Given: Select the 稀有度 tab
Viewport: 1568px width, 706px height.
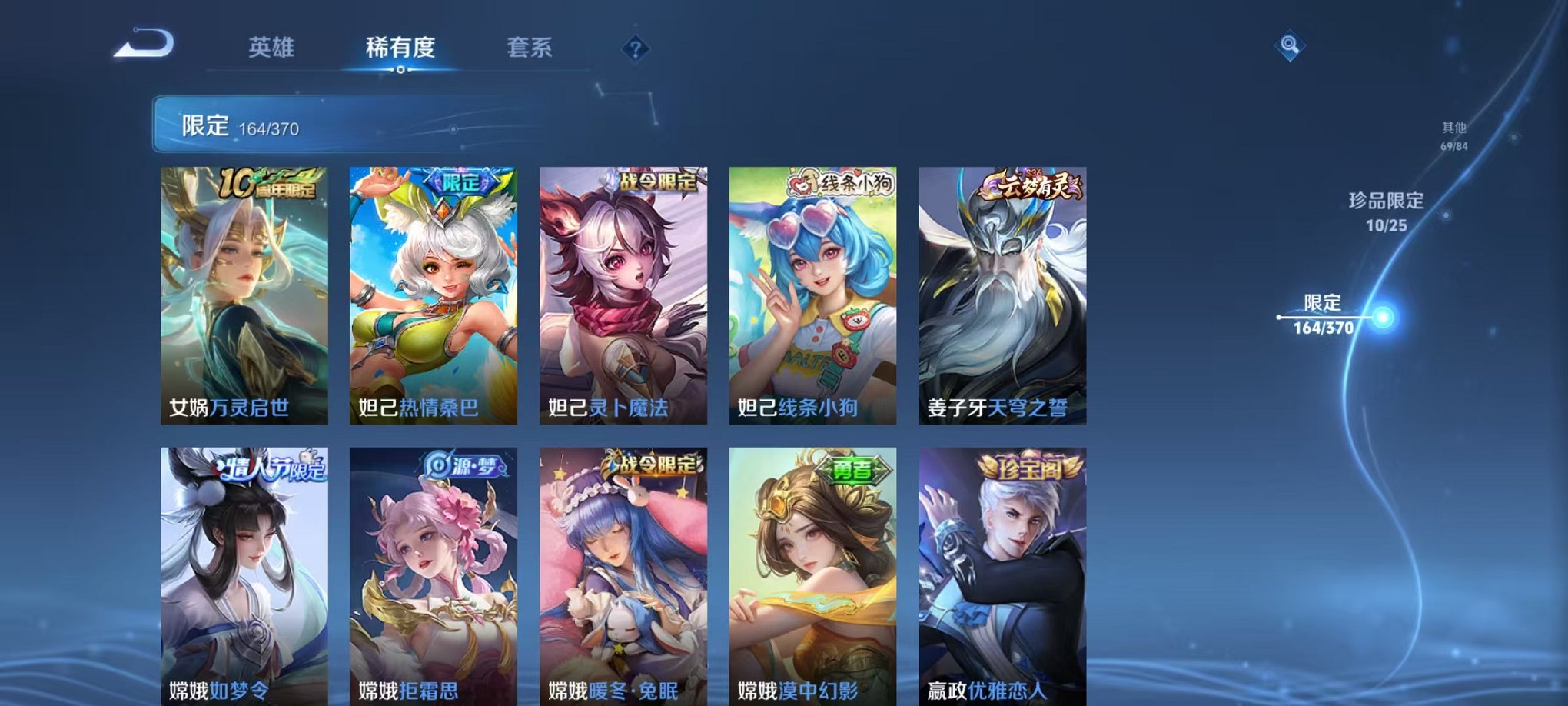Looking at the screenshot, I should pyautogui.click(x=400, y=48).
